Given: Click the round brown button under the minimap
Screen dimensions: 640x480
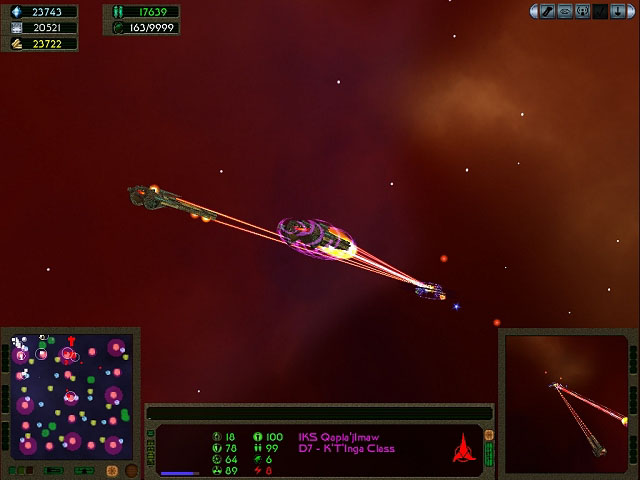Looking at the screenshot, I should (x=131, y=471).
